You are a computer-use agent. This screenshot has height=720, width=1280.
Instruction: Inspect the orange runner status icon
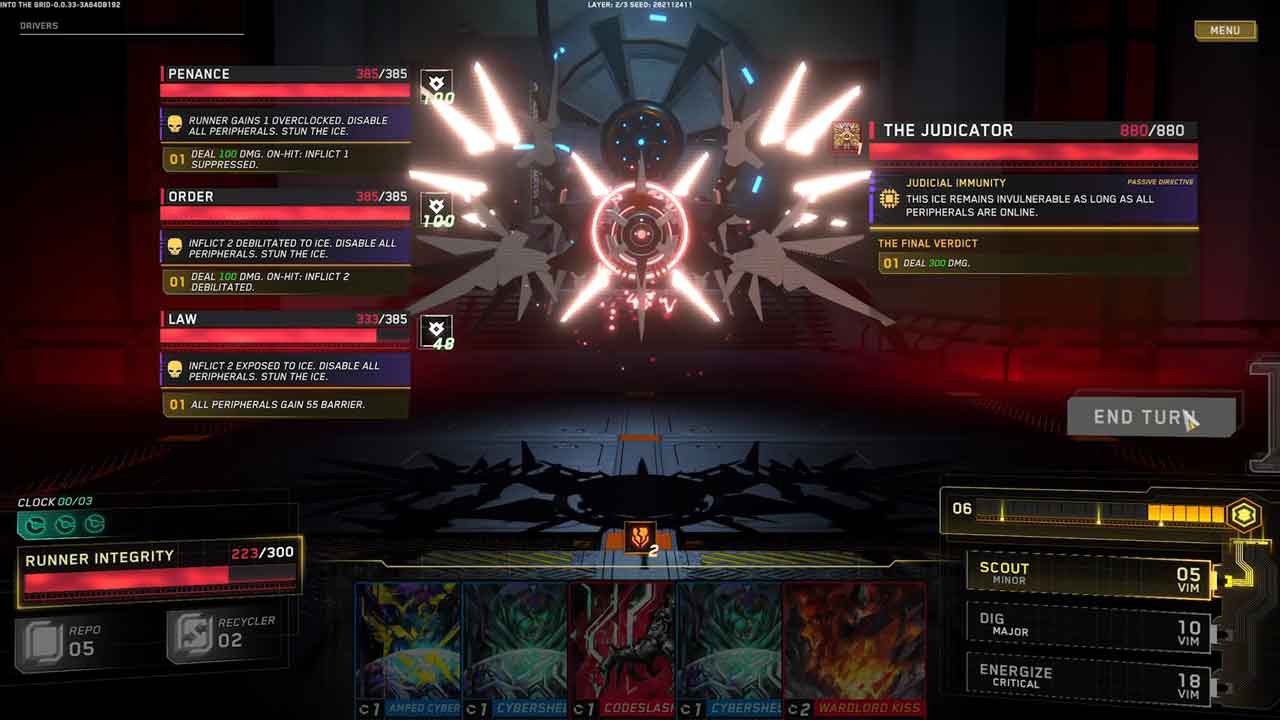pyautogui.click(x=638, y=538)
